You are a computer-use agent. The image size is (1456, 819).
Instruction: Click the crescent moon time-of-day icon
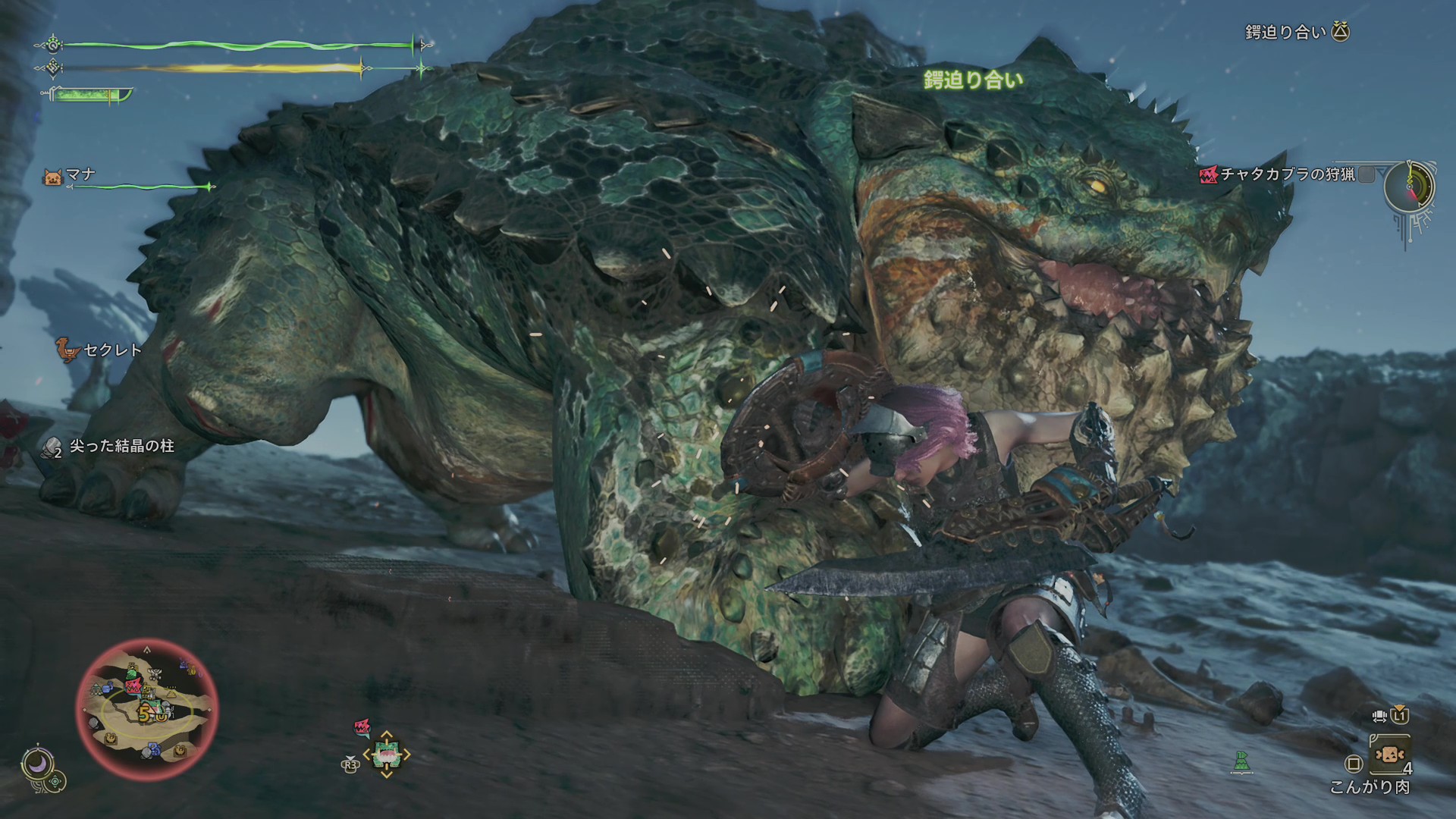pyautogui.click(x=36, y=764)
